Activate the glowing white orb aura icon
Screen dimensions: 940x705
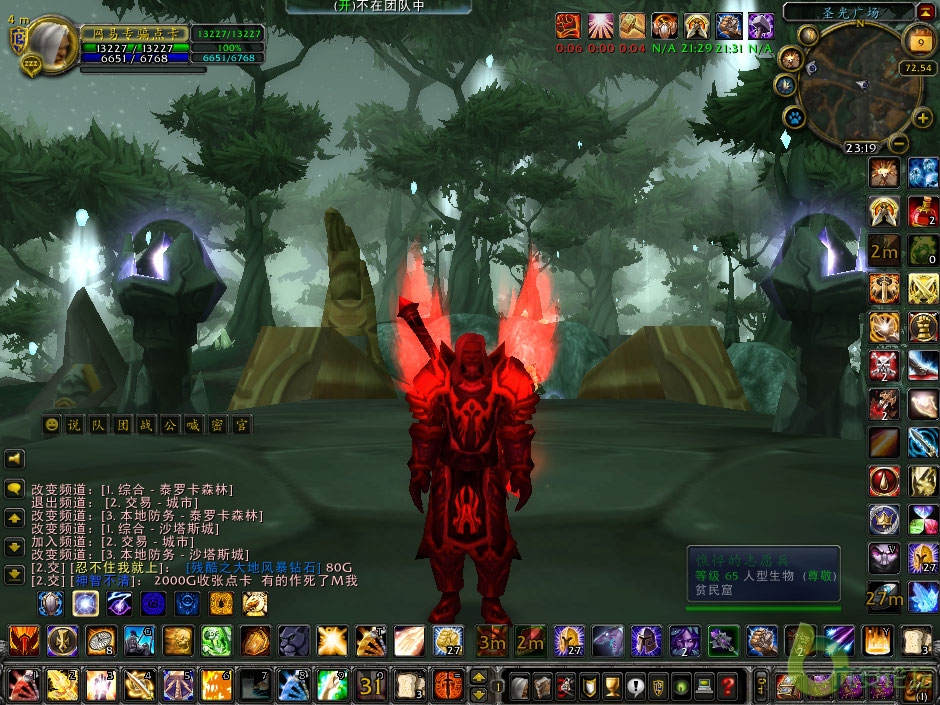tap(85, 603)
